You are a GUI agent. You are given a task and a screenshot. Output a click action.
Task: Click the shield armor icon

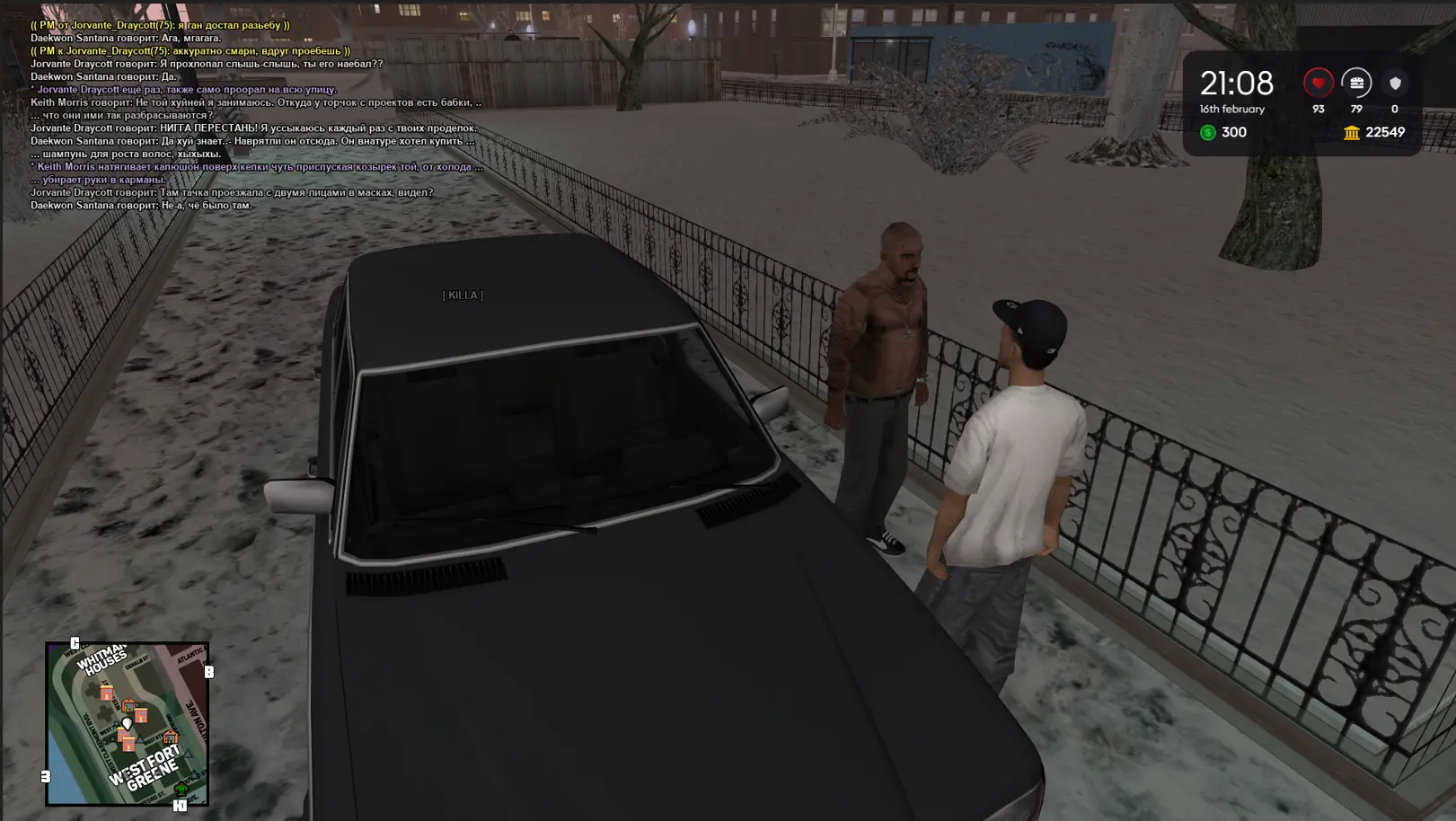(x=1395, y=84)
